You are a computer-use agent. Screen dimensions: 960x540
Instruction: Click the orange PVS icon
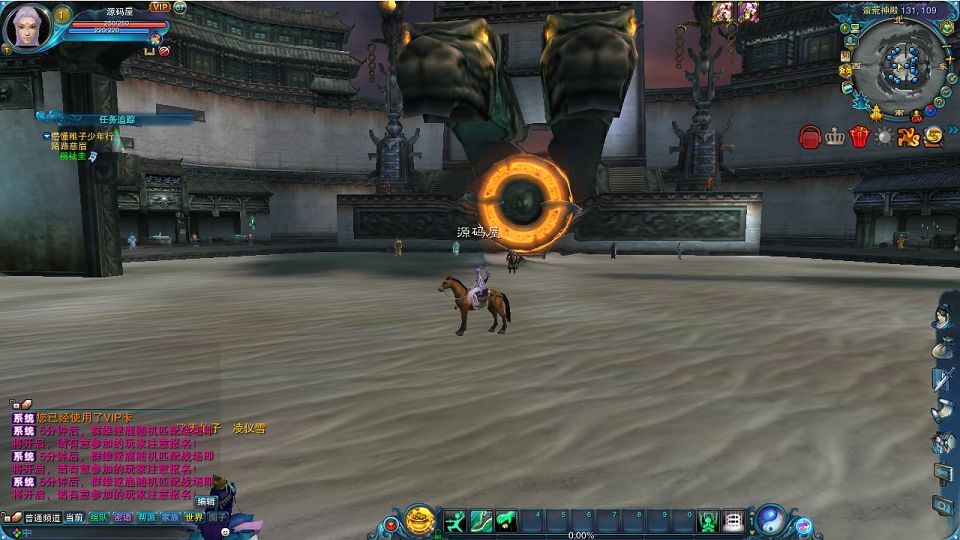pos(908,137)
